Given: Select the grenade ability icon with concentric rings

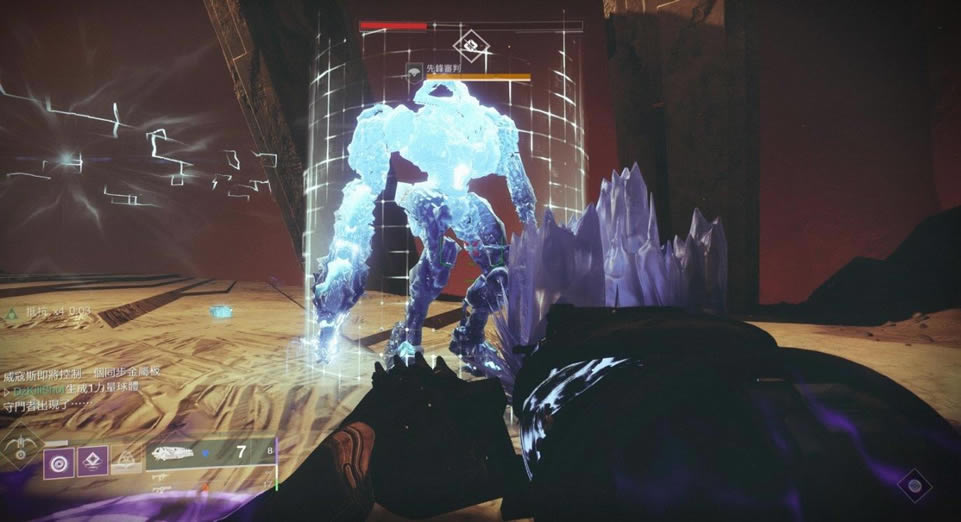Looking at the screenshot, I should [x=59, y=462].
